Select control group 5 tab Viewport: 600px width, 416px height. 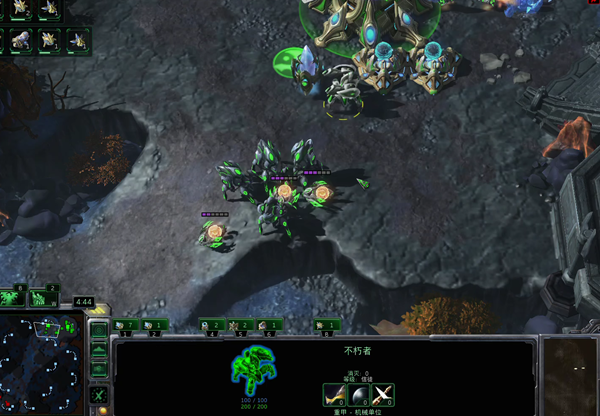tap(240, 324)
